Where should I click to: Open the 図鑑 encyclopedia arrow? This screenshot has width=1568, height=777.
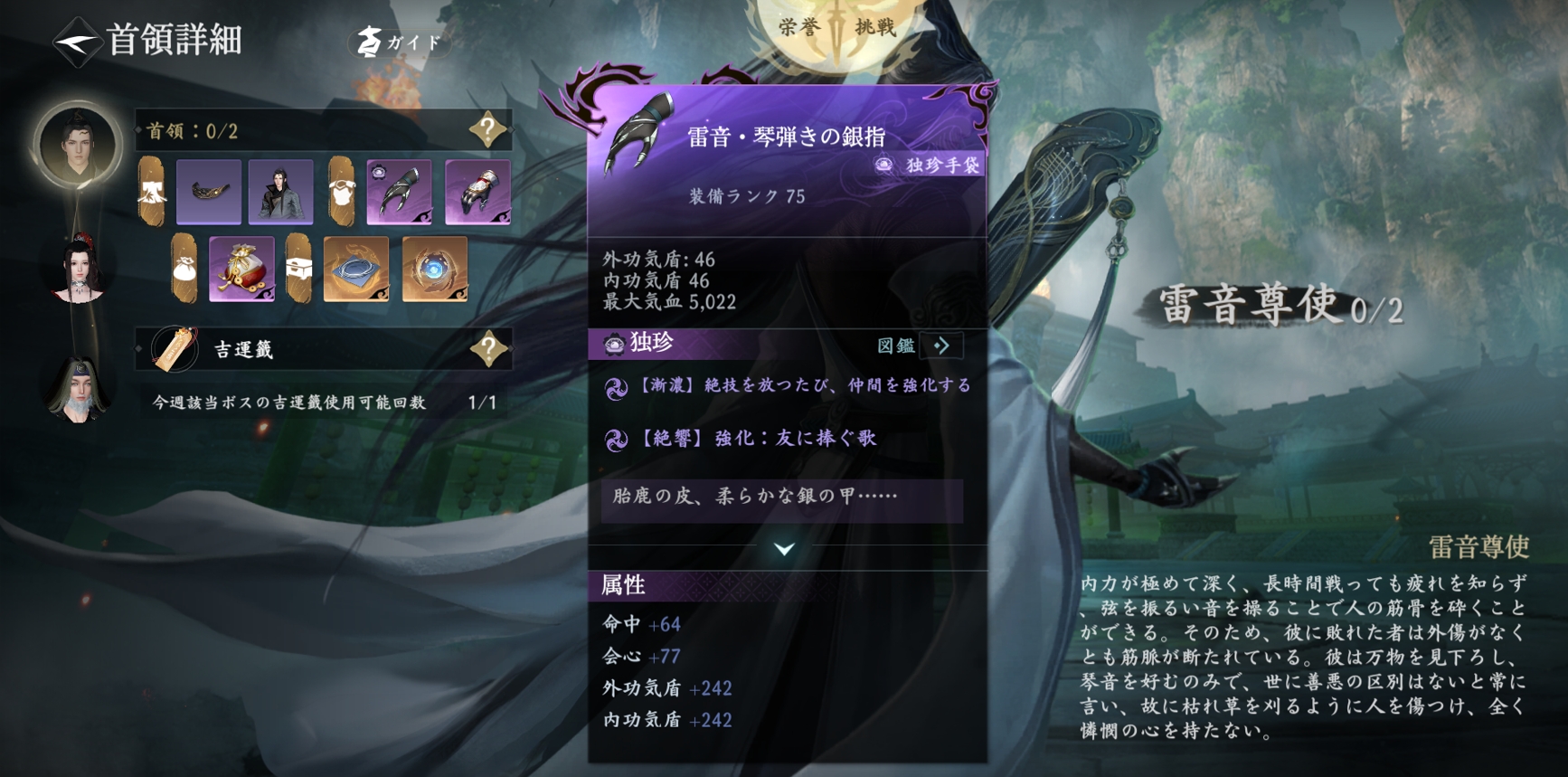940,345
